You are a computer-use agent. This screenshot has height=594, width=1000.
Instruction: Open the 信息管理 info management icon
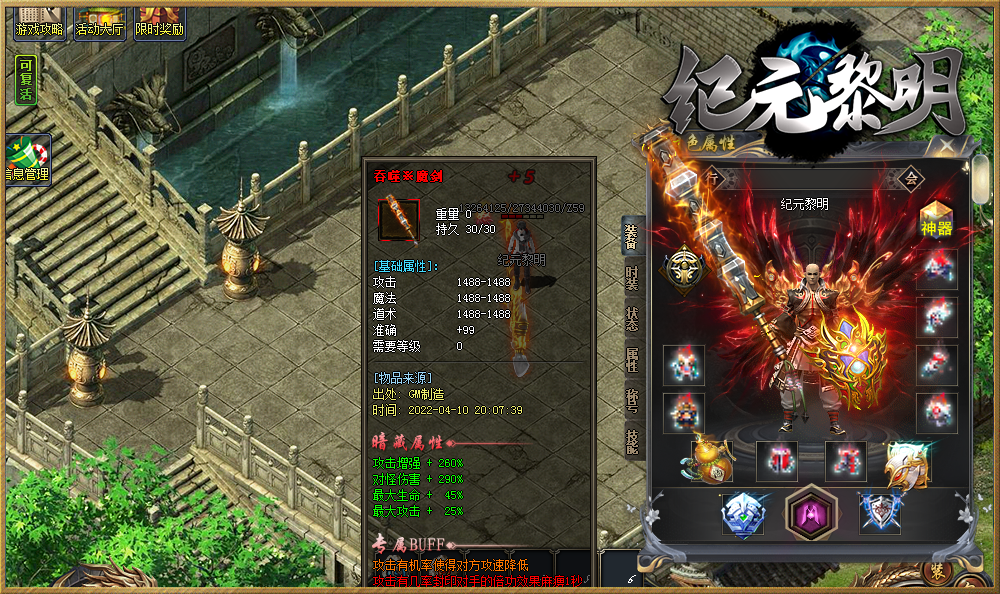pos(28,162)
